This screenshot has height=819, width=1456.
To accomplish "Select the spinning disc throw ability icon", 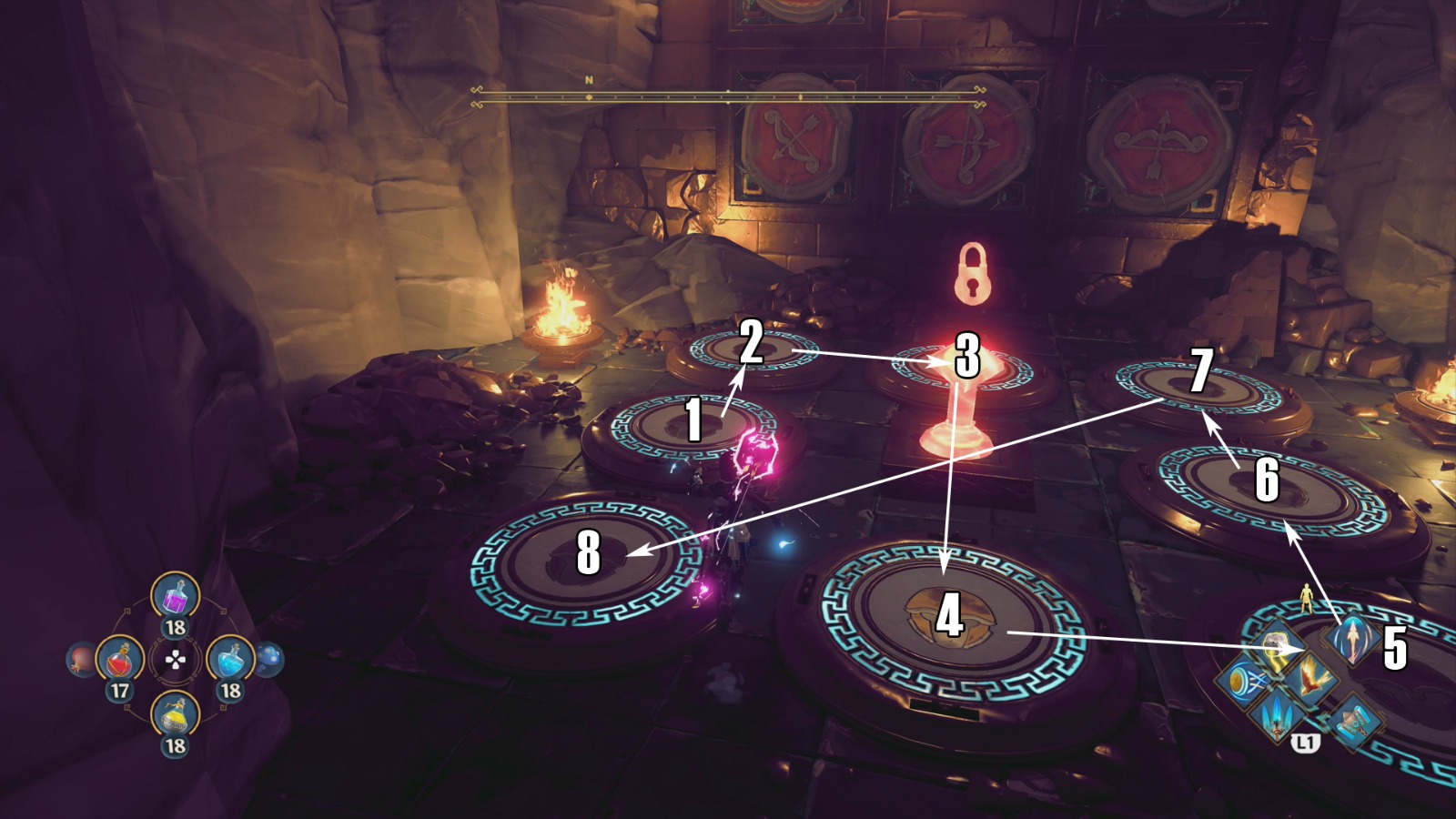I will pyautogui.click(x=1243, y=681).
